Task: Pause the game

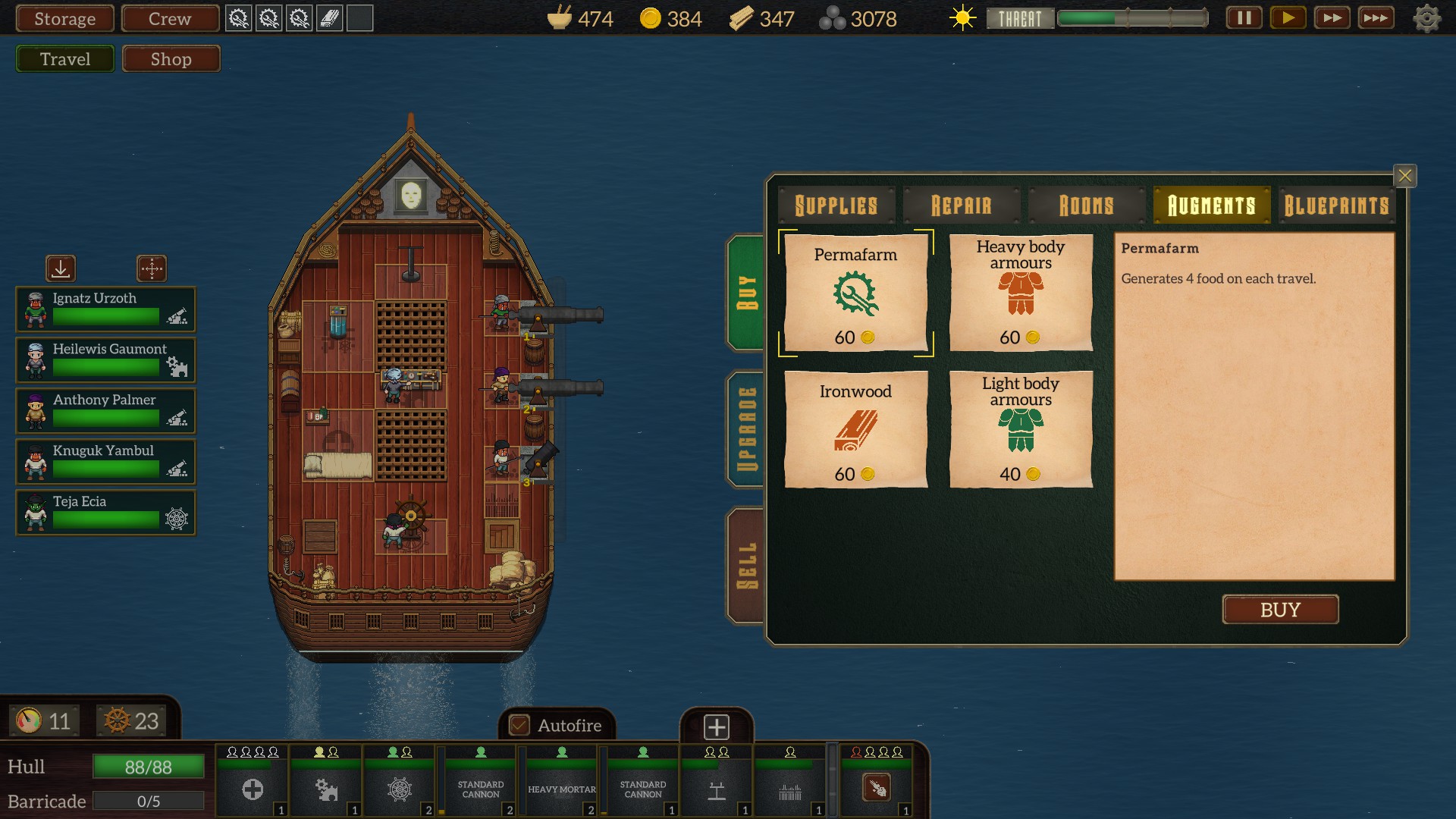Action: tap(1244, 18)
